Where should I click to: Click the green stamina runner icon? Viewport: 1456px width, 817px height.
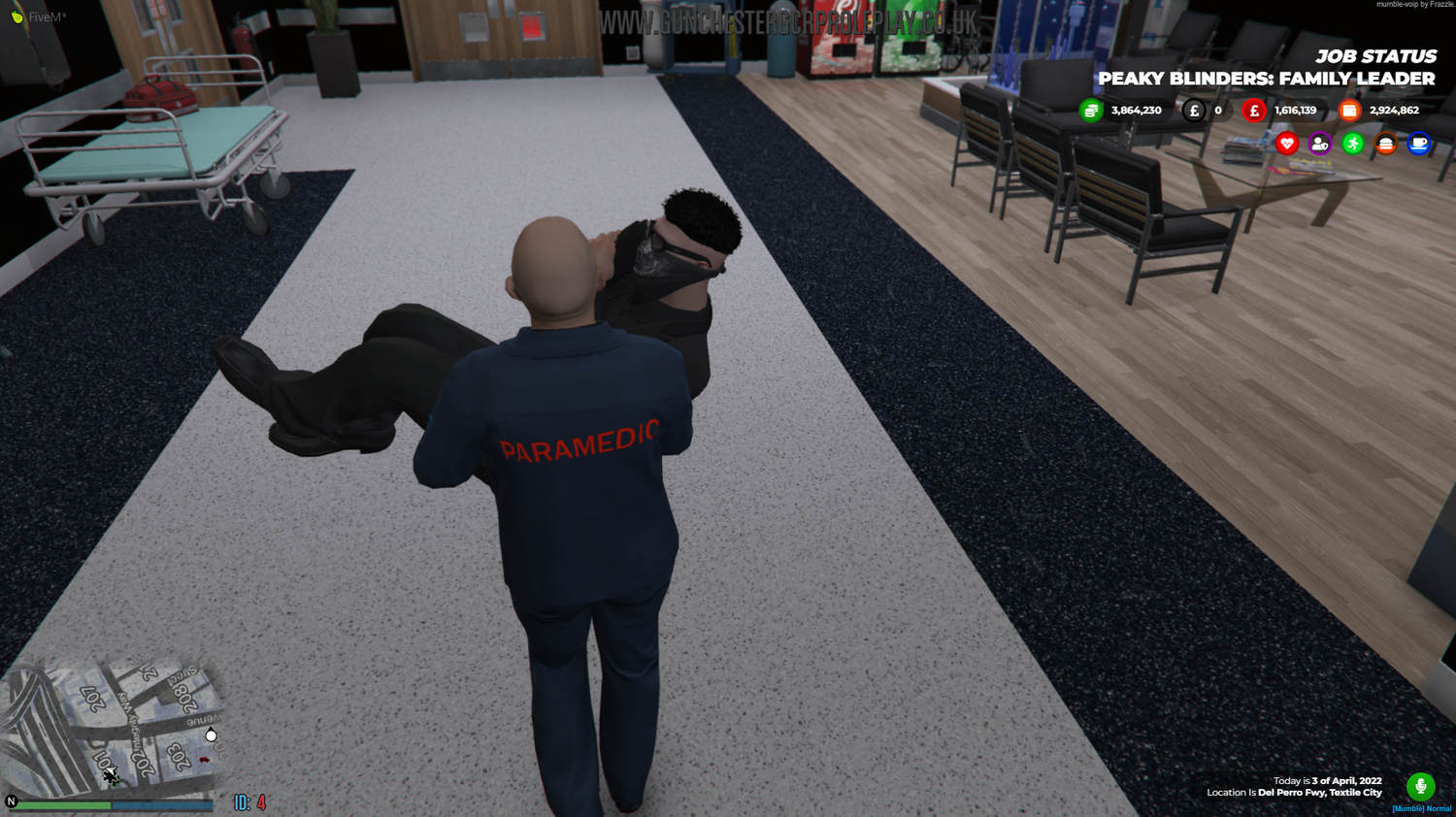[x=1353, y=143]
